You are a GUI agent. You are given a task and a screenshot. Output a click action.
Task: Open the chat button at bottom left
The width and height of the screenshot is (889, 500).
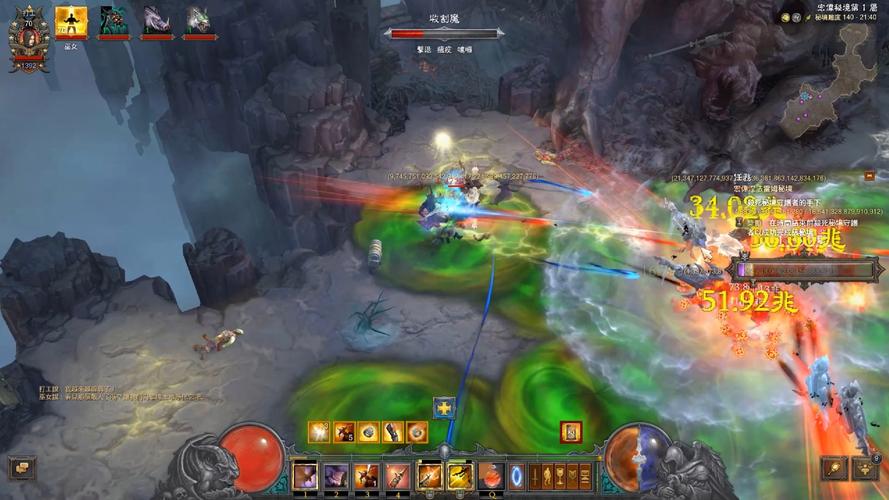pos(21,467)
